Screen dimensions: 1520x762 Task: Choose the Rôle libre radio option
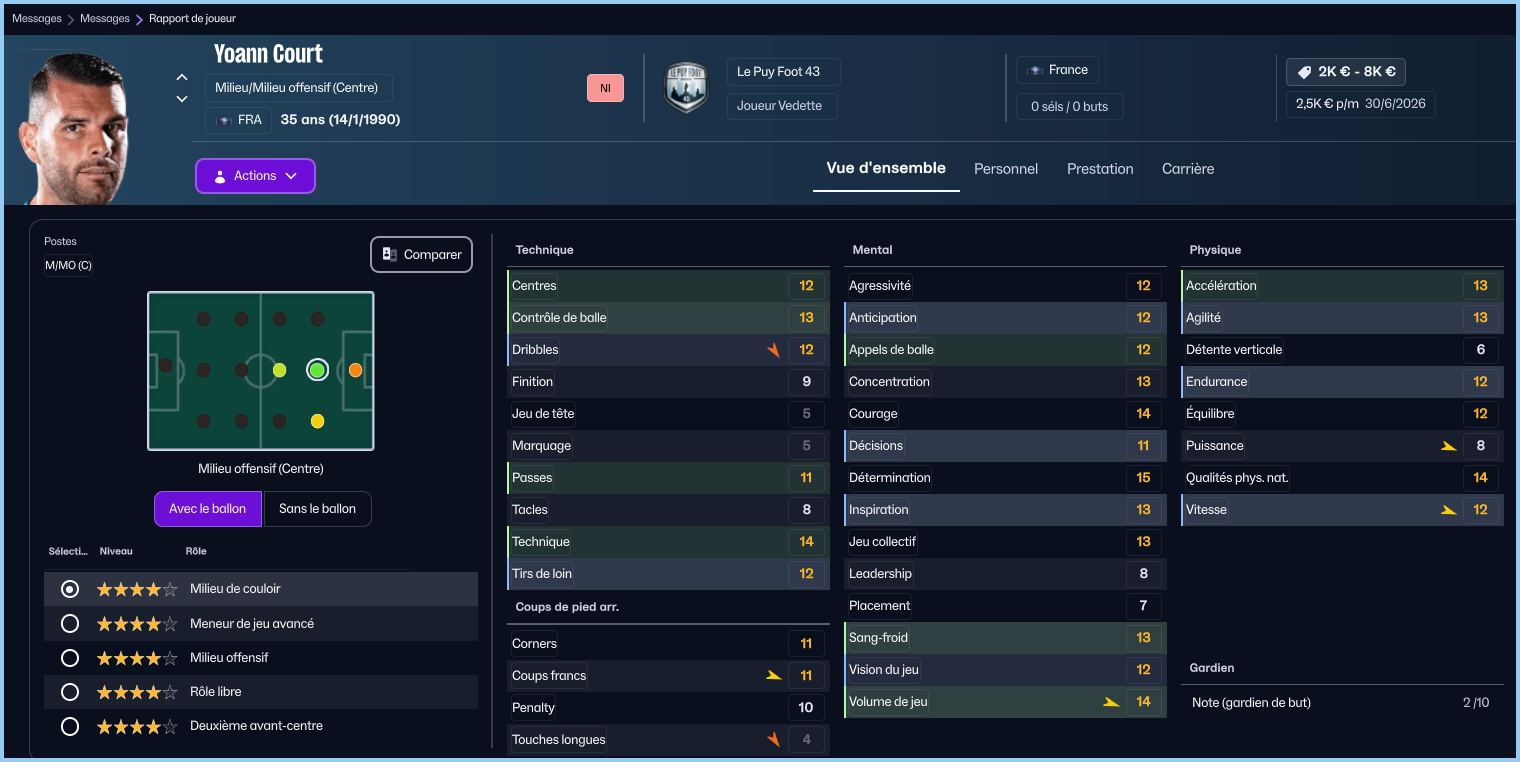(70, 692)
